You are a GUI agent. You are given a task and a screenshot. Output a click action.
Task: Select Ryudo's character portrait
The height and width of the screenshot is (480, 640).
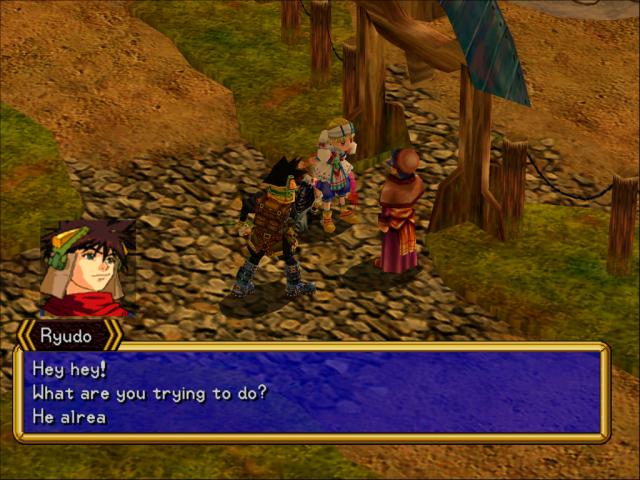87,269
